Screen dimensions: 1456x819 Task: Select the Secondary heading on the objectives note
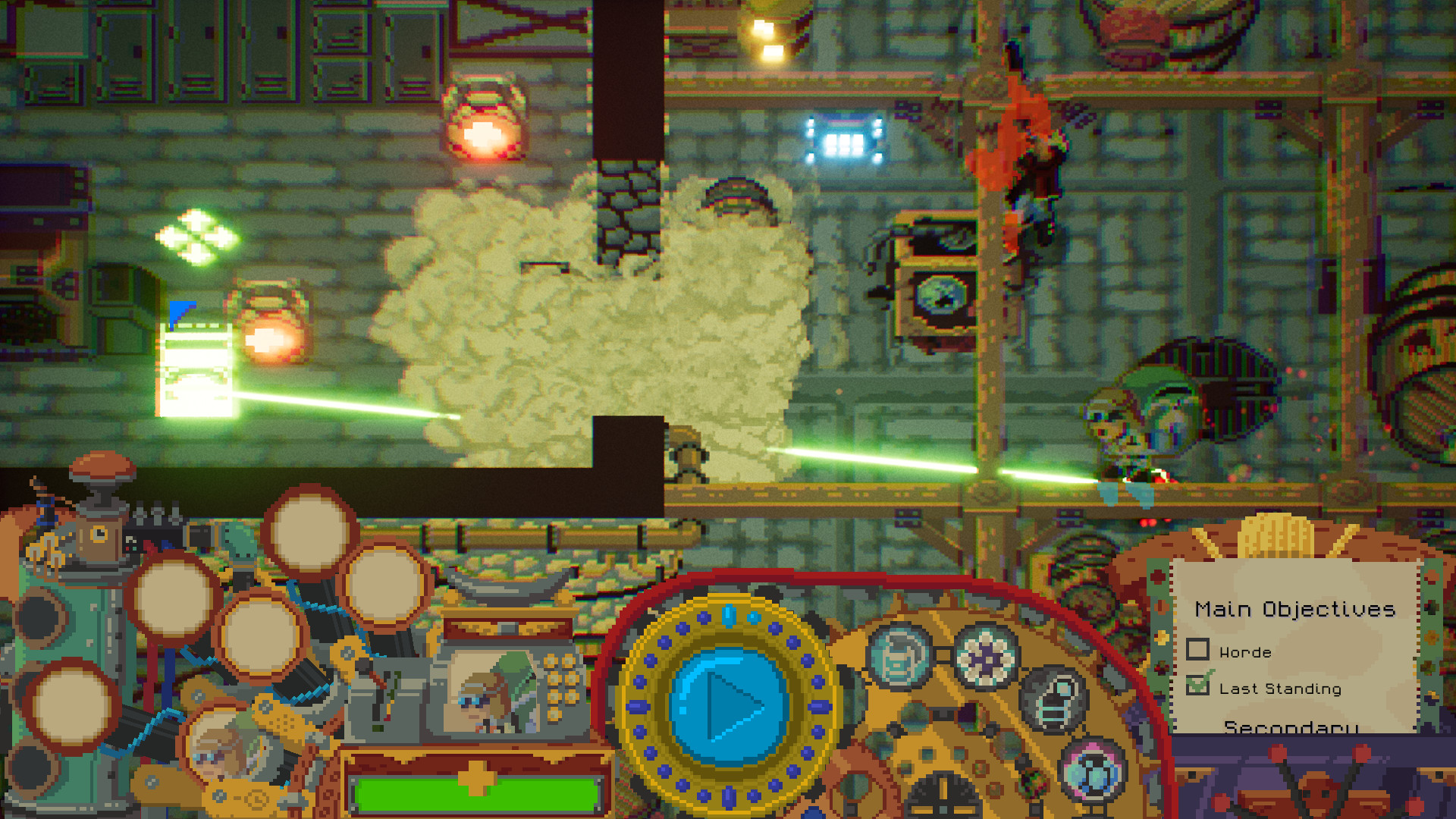click(x=1289, y=728)
